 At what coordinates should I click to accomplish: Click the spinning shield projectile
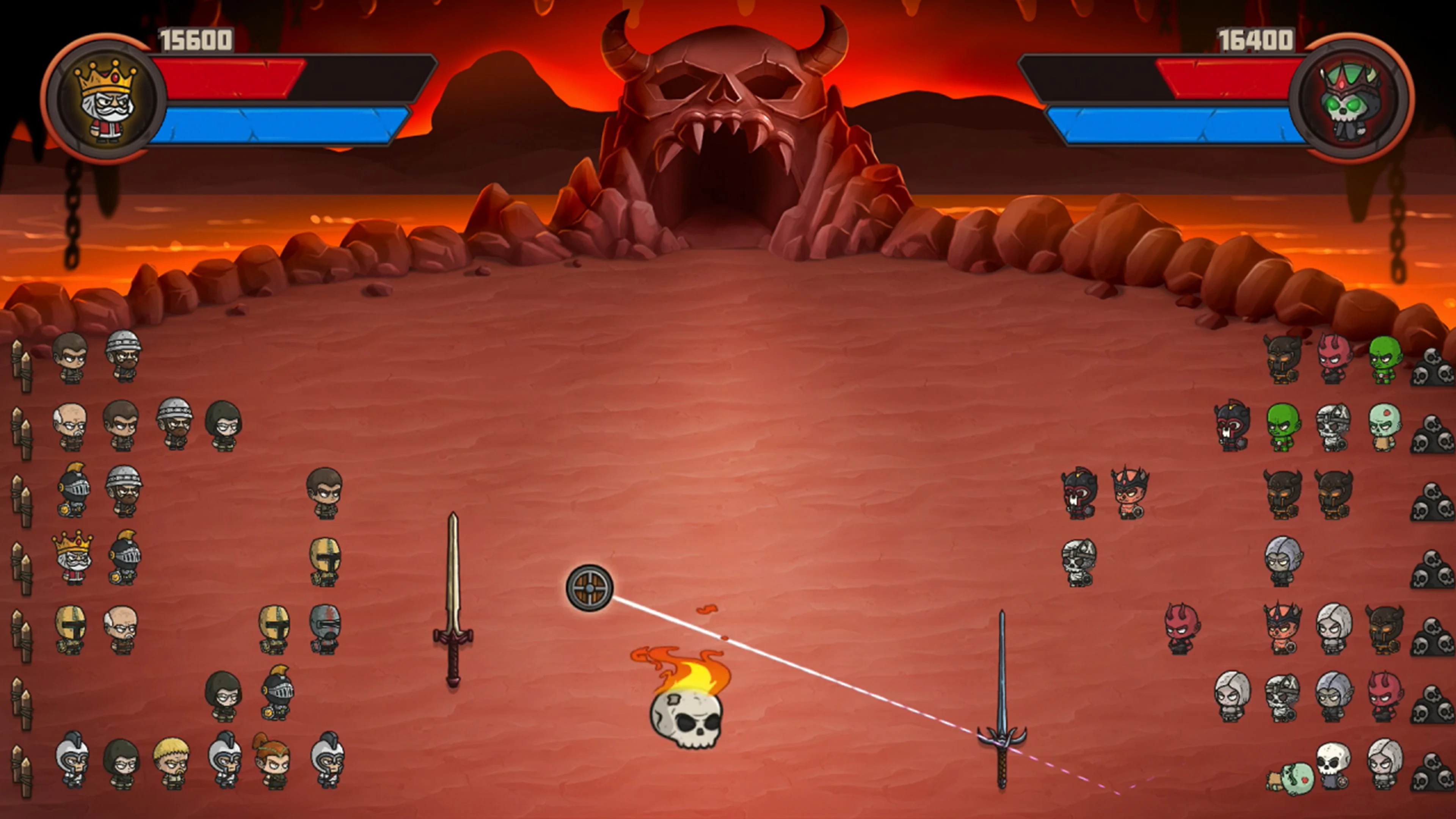coord(590,588)
